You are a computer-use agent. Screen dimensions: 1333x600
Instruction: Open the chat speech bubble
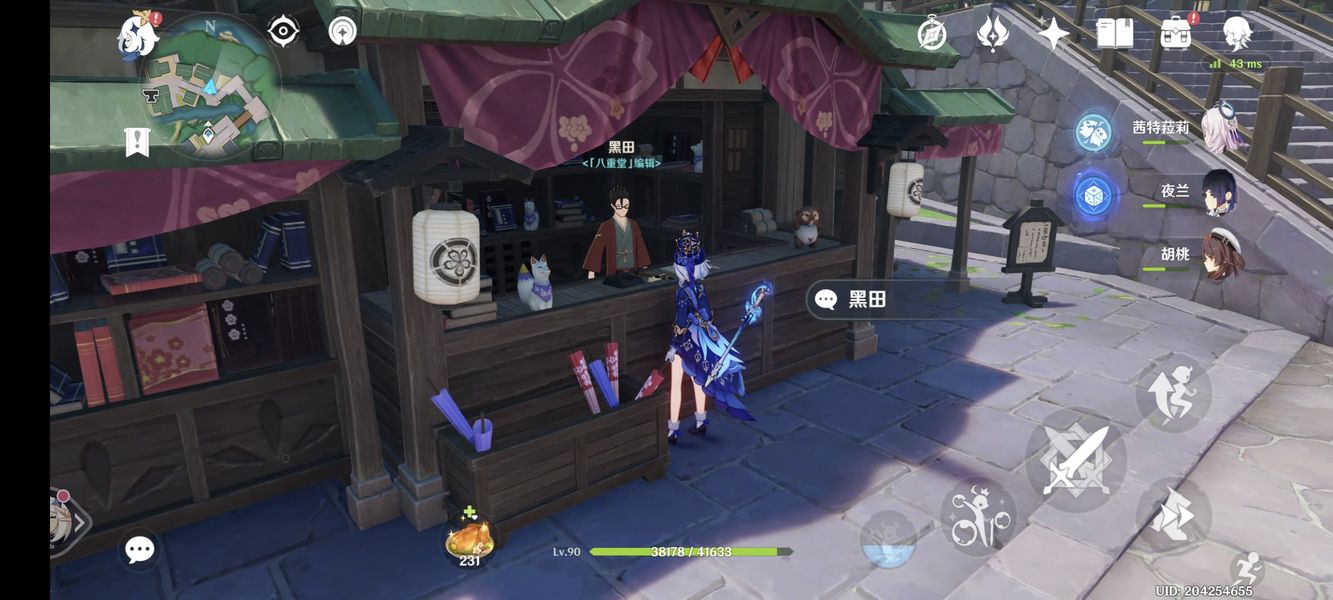(139, 549)
